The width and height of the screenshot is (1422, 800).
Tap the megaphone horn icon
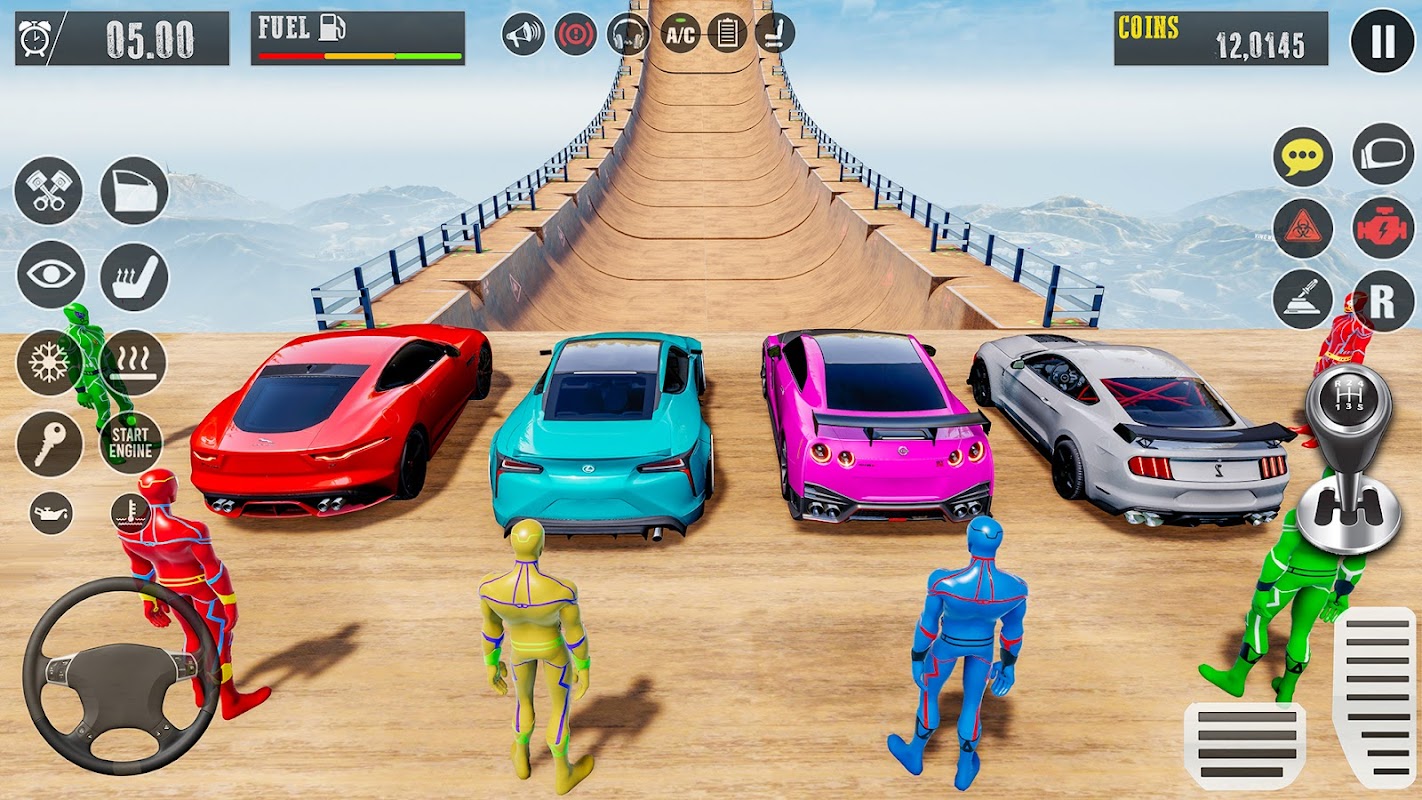coord(523,34)
